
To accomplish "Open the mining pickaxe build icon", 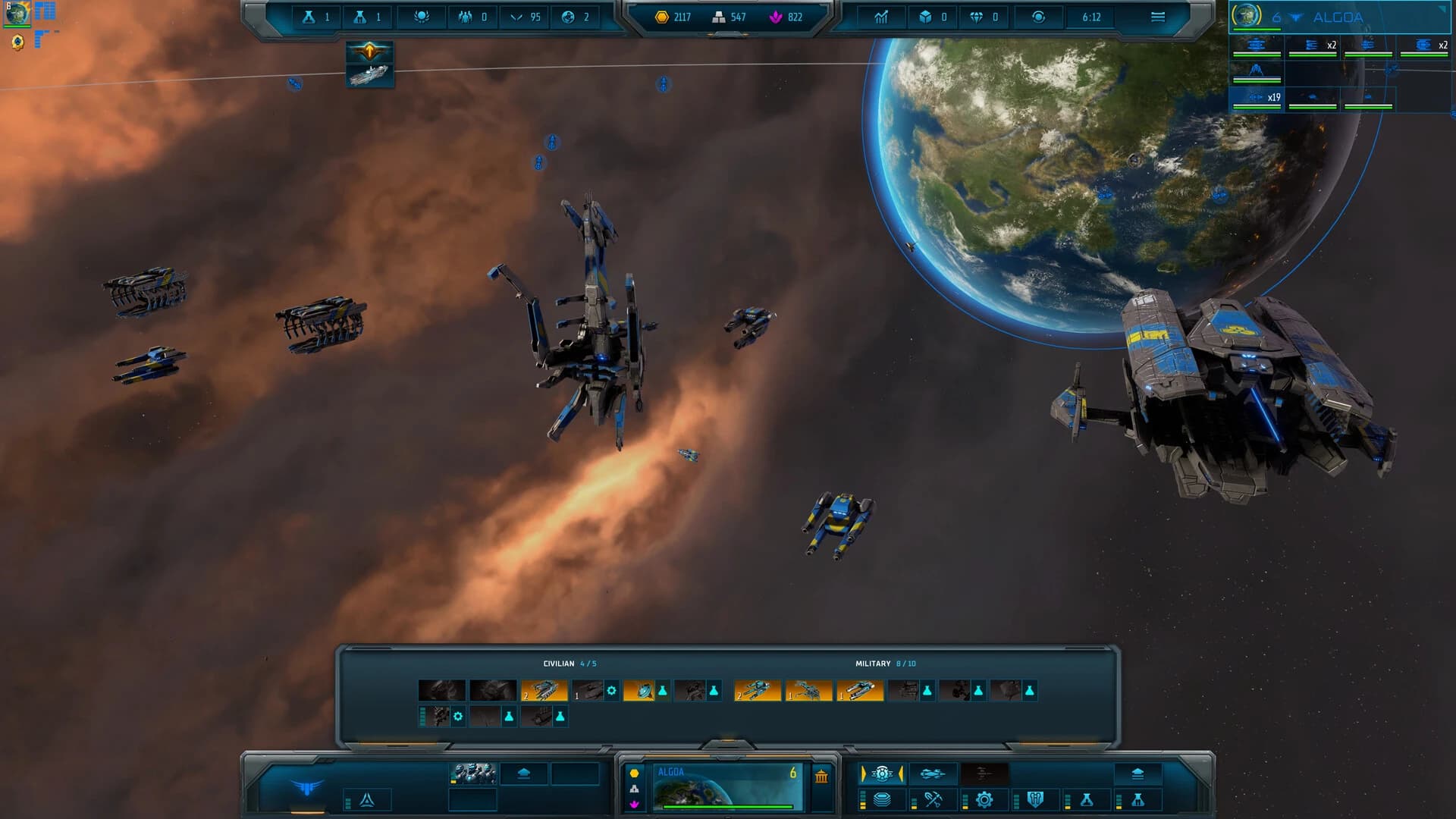I will click(933, 800).
